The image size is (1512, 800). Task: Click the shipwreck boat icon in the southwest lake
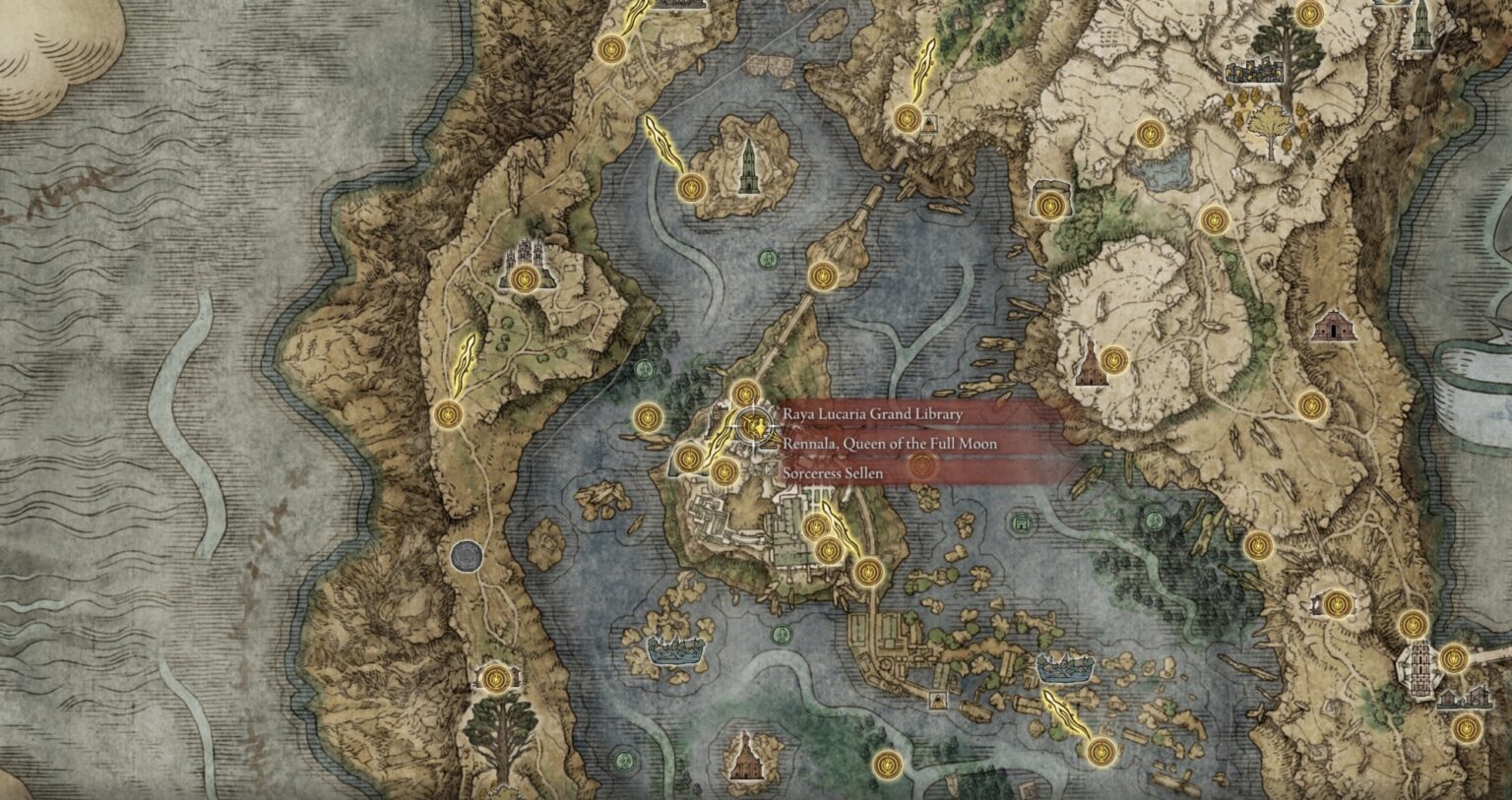pos(674,649)
